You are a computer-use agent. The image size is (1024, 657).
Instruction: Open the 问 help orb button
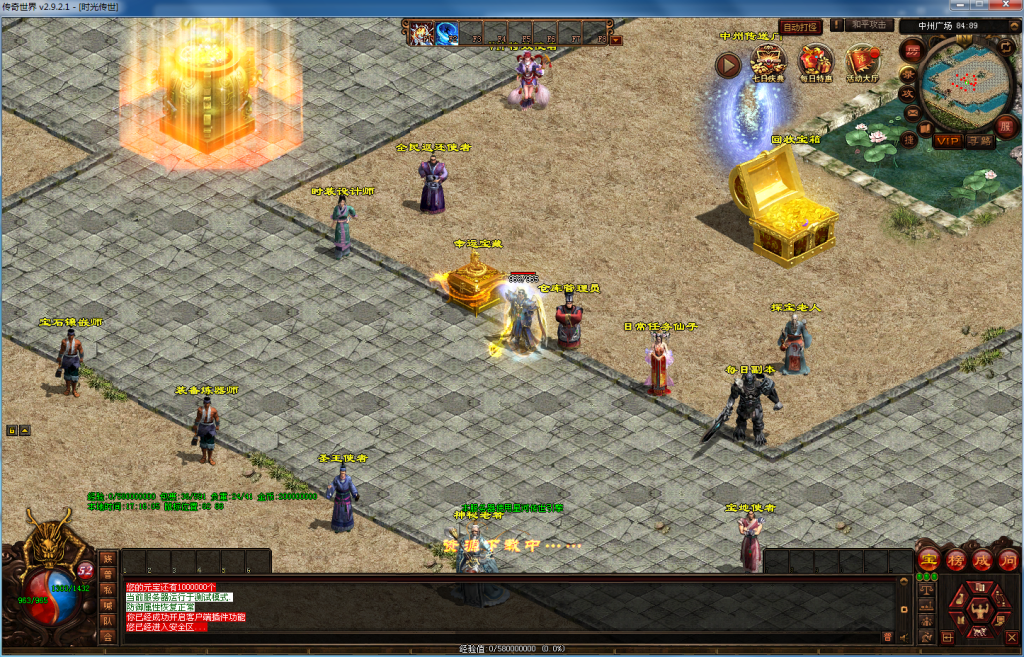click(x=1007, y=559)
